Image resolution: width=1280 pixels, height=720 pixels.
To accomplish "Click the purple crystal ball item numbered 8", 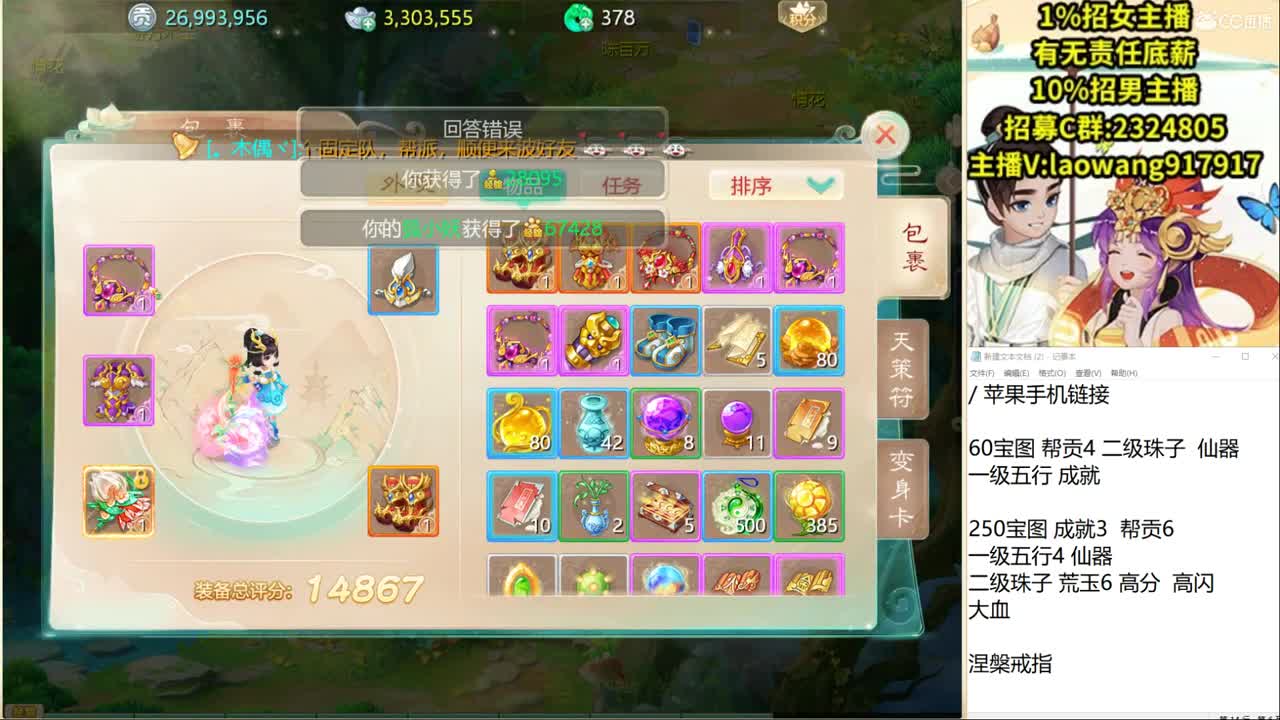I will [x=665, y=424].
